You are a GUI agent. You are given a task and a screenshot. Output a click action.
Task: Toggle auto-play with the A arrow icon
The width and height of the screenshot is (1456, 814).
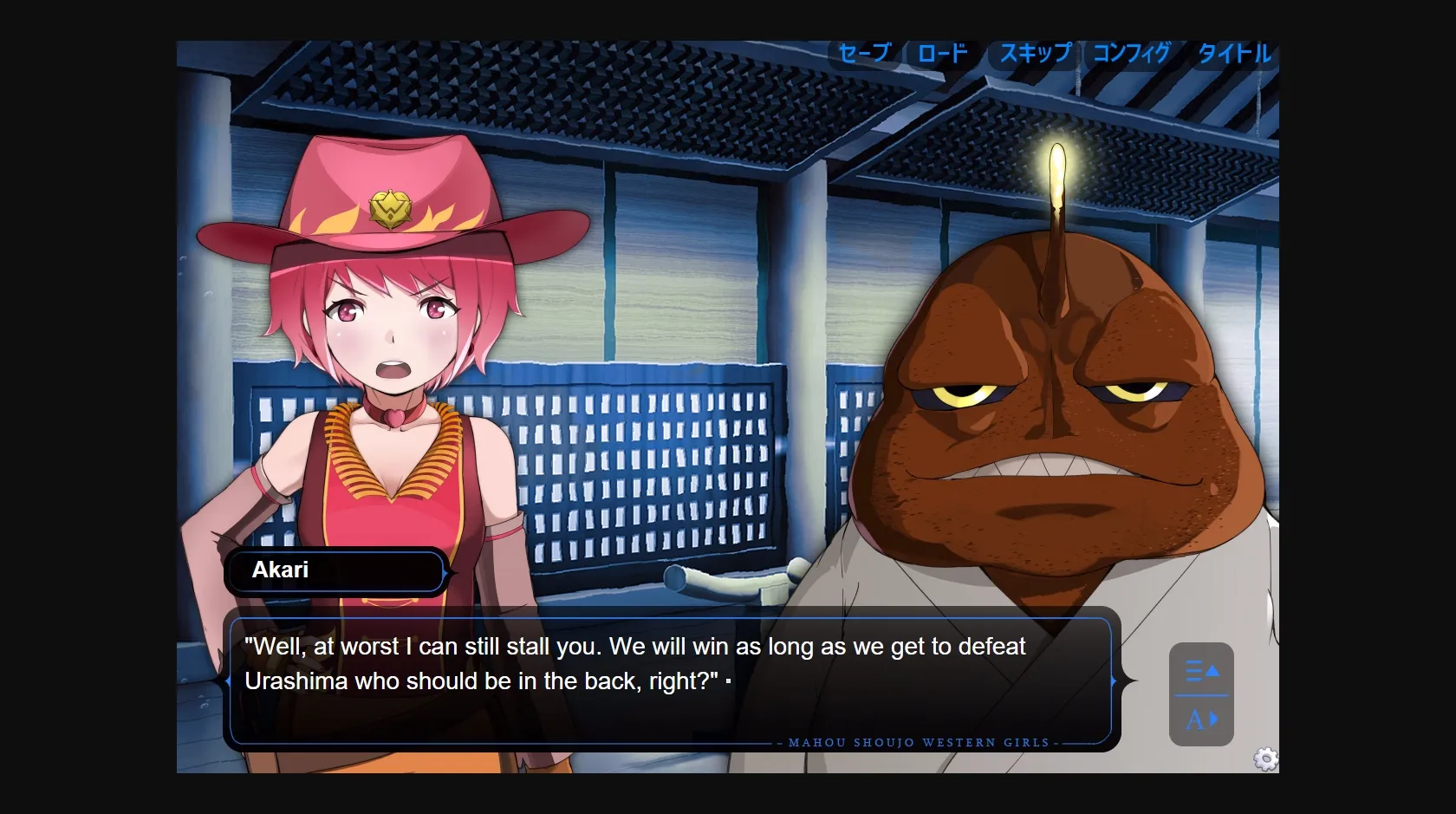coord(1201,720)
